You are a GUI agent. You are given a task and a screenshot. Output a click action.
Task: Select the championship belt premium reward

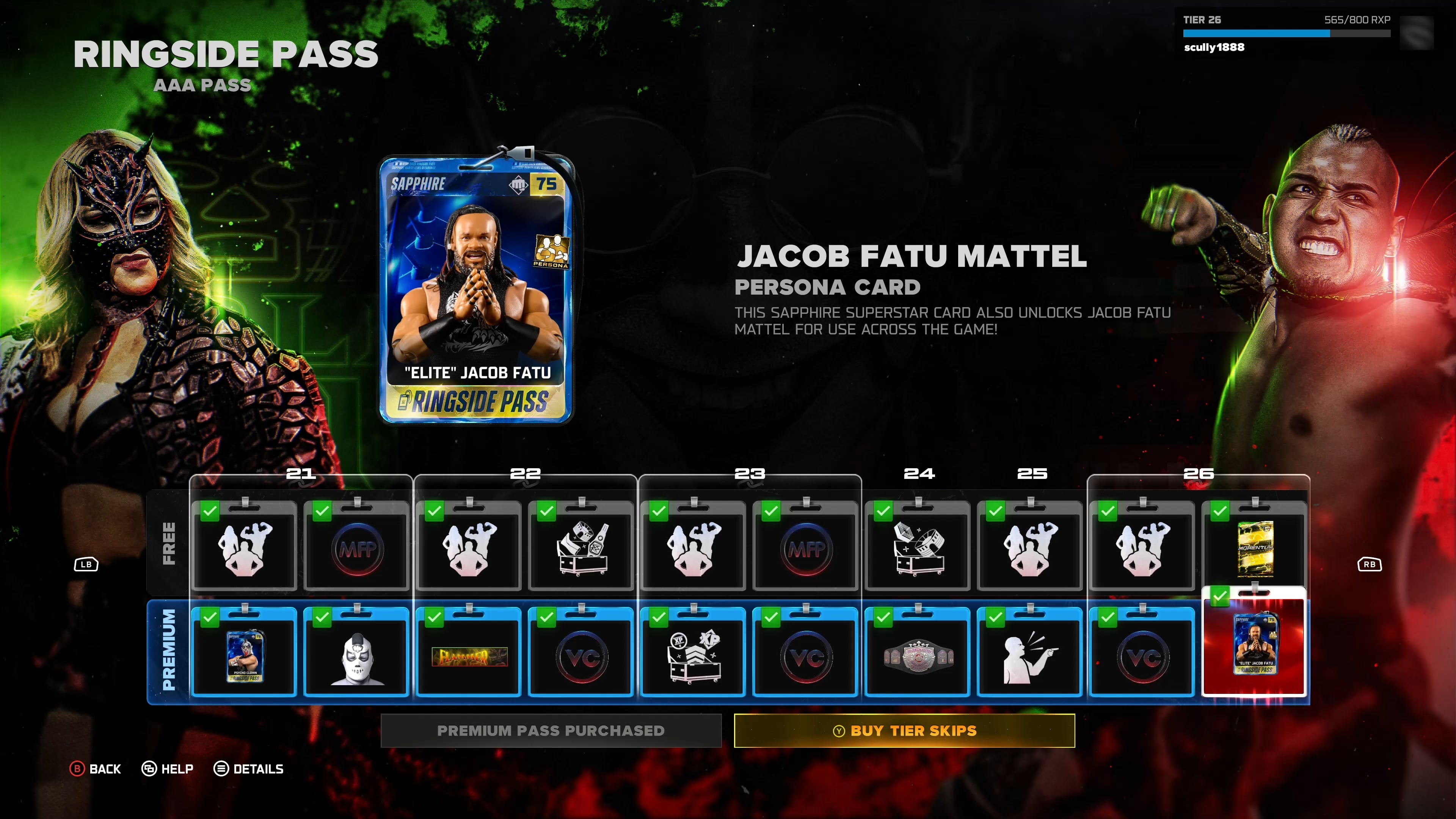(x=918, y=656)
